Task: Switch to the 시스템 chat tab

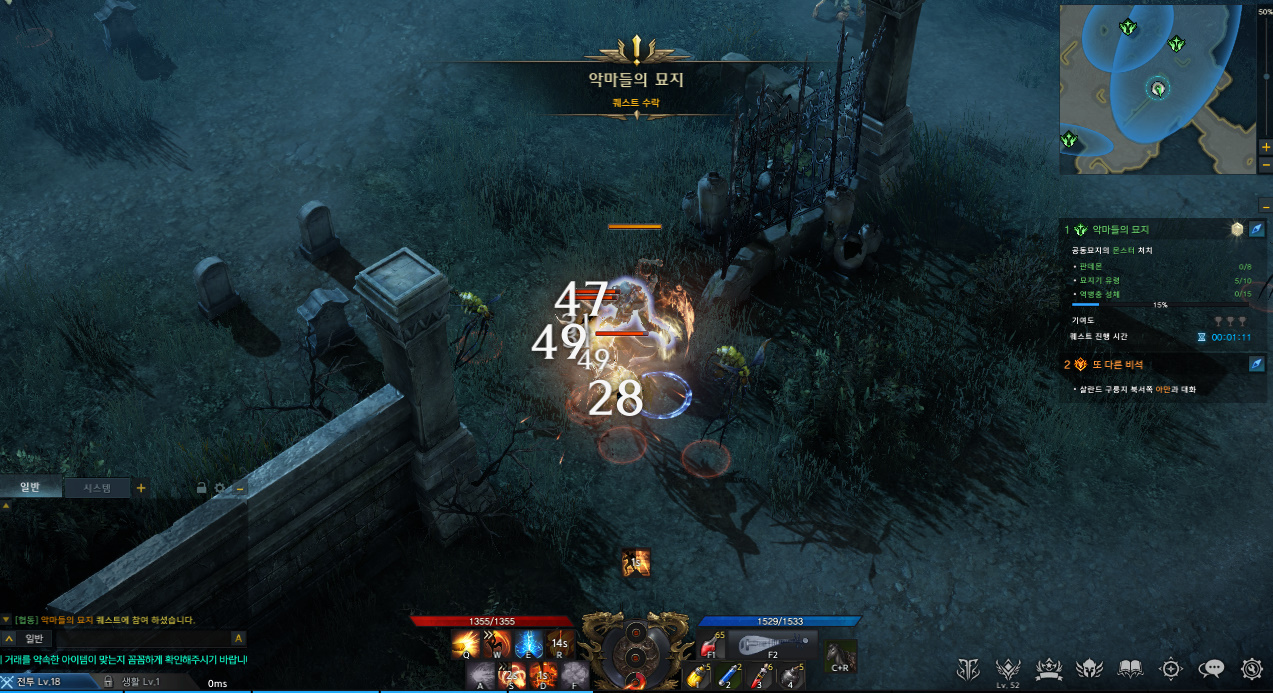Action: tap(96, 488)
